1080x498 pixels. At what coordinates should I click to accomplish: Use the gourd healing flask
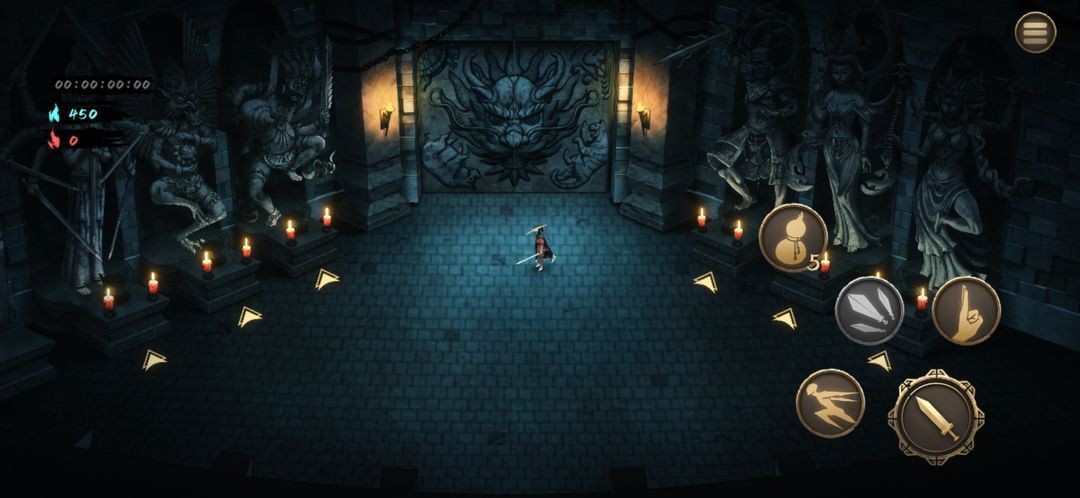pyautogui.click(x=792, y=237)
